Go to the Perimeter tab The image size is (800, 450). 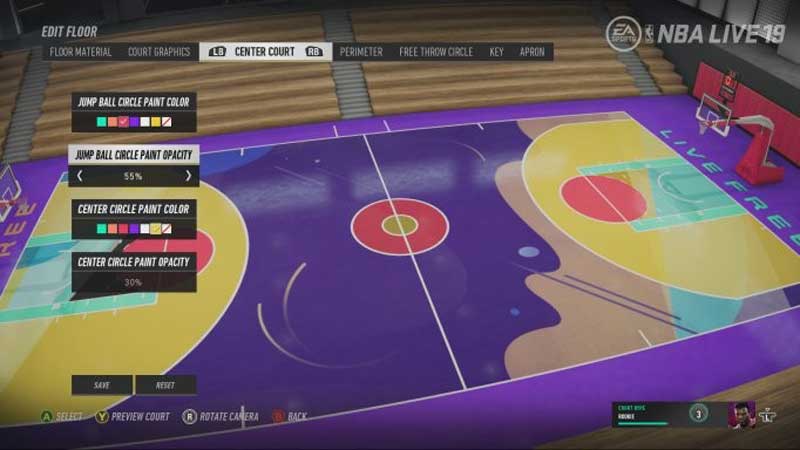(361, 51)
